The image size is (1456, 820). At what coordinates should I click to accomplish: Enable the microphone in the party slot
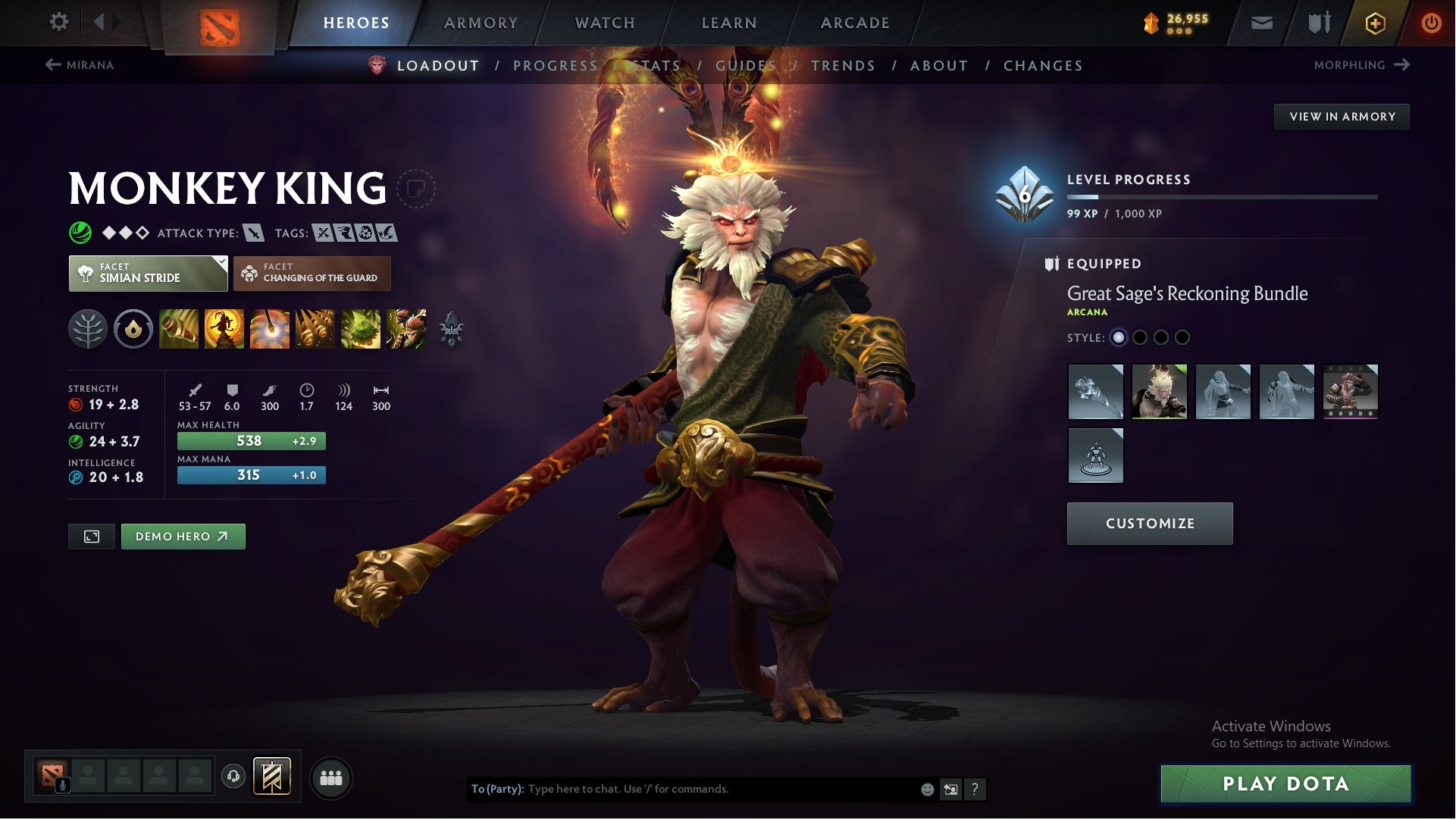pyautogui.click(x=62, y=783)
